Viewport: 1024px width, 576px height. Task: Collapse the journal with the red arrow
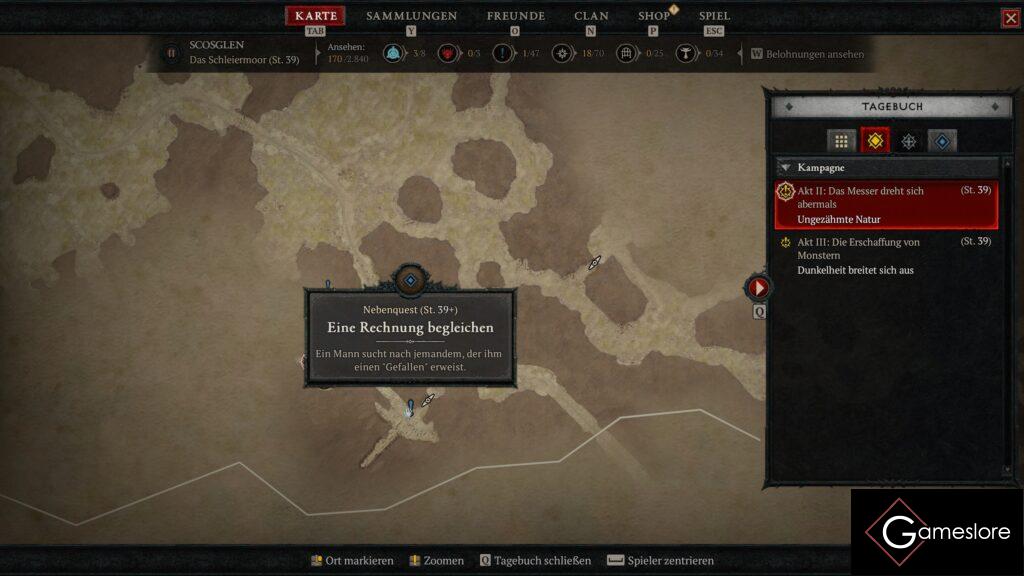(x=759, y=288)
